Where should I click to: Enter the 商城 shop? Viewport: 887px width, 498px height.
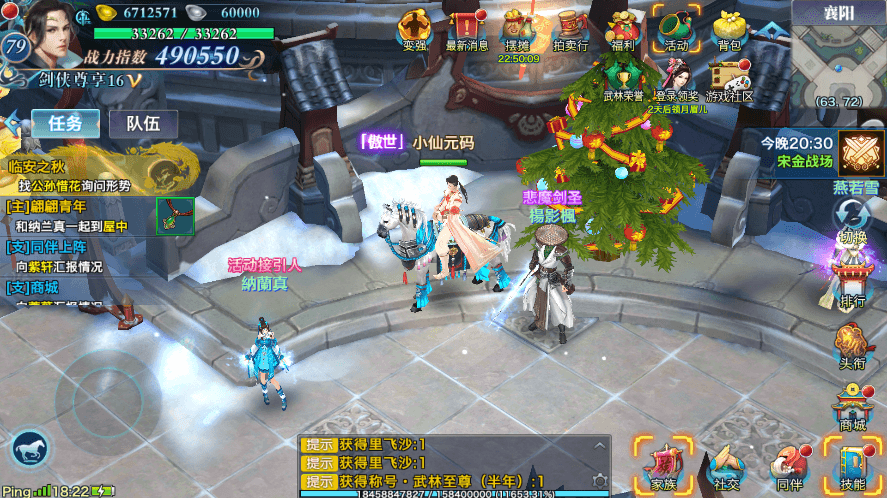(852, 409)
